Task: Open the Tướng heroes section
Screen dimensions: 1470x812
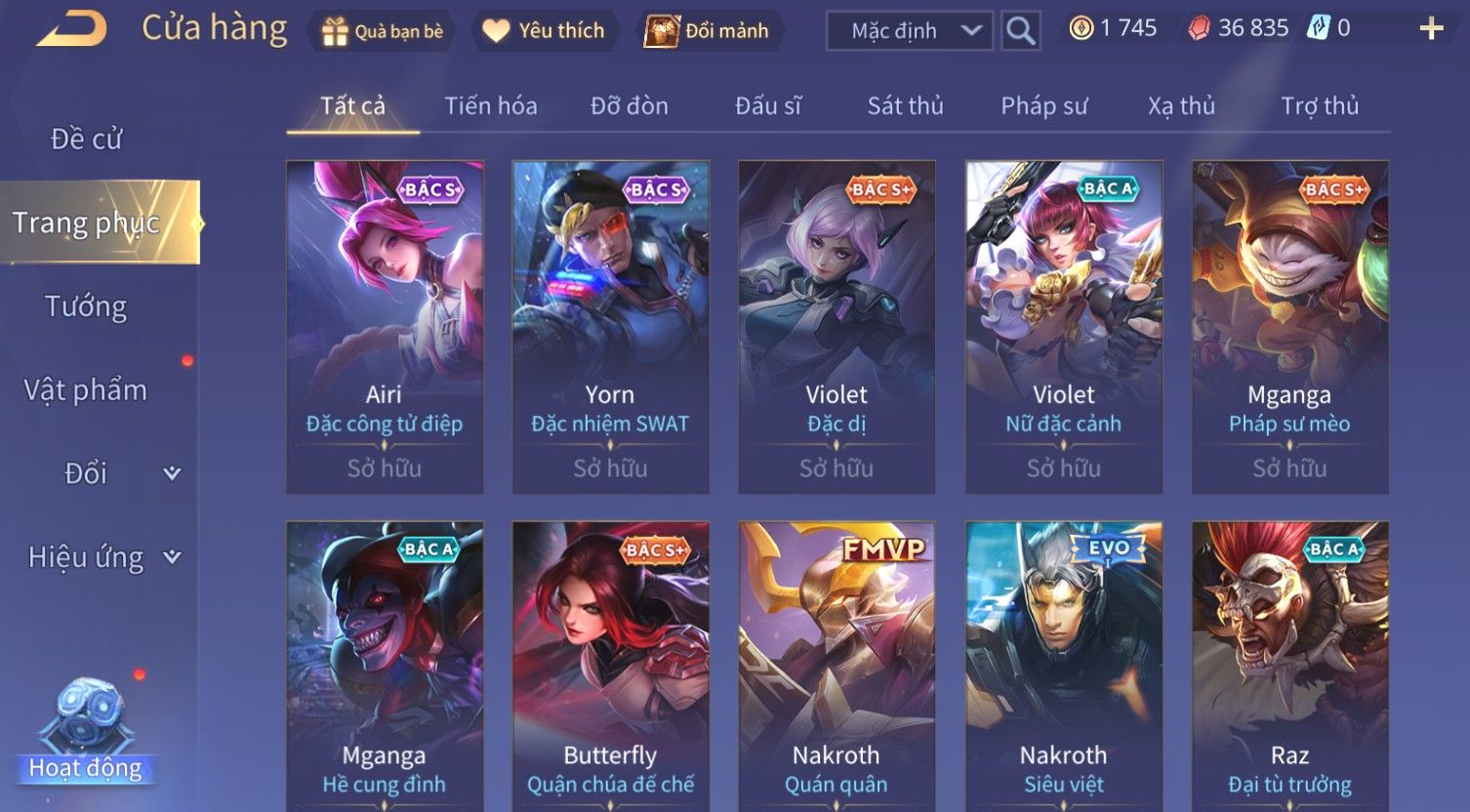Action: pyautogui.click(x=86, y=306)
